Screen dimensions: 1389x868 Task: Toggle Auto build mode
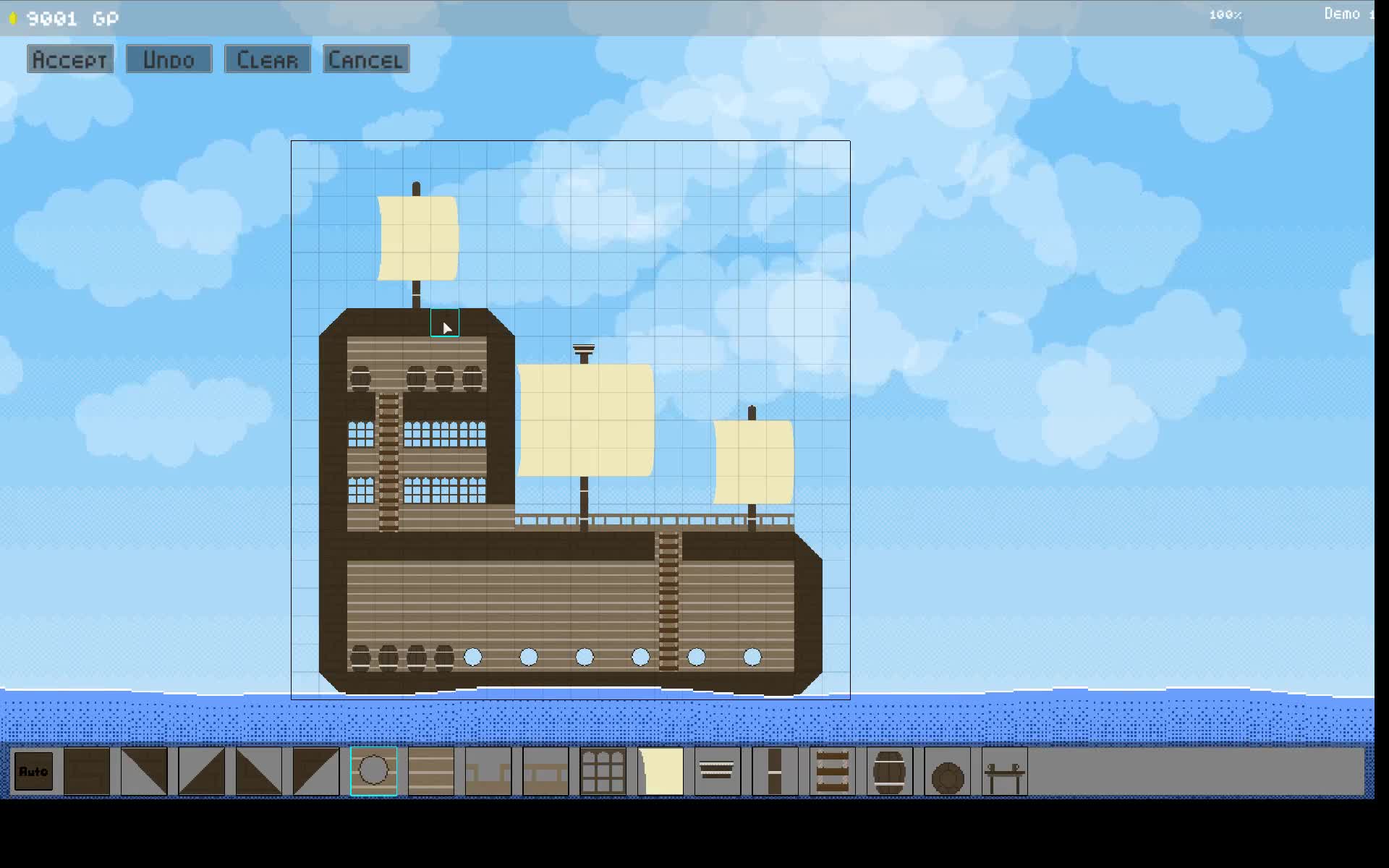pyautogui.click(x=33, y=772)
